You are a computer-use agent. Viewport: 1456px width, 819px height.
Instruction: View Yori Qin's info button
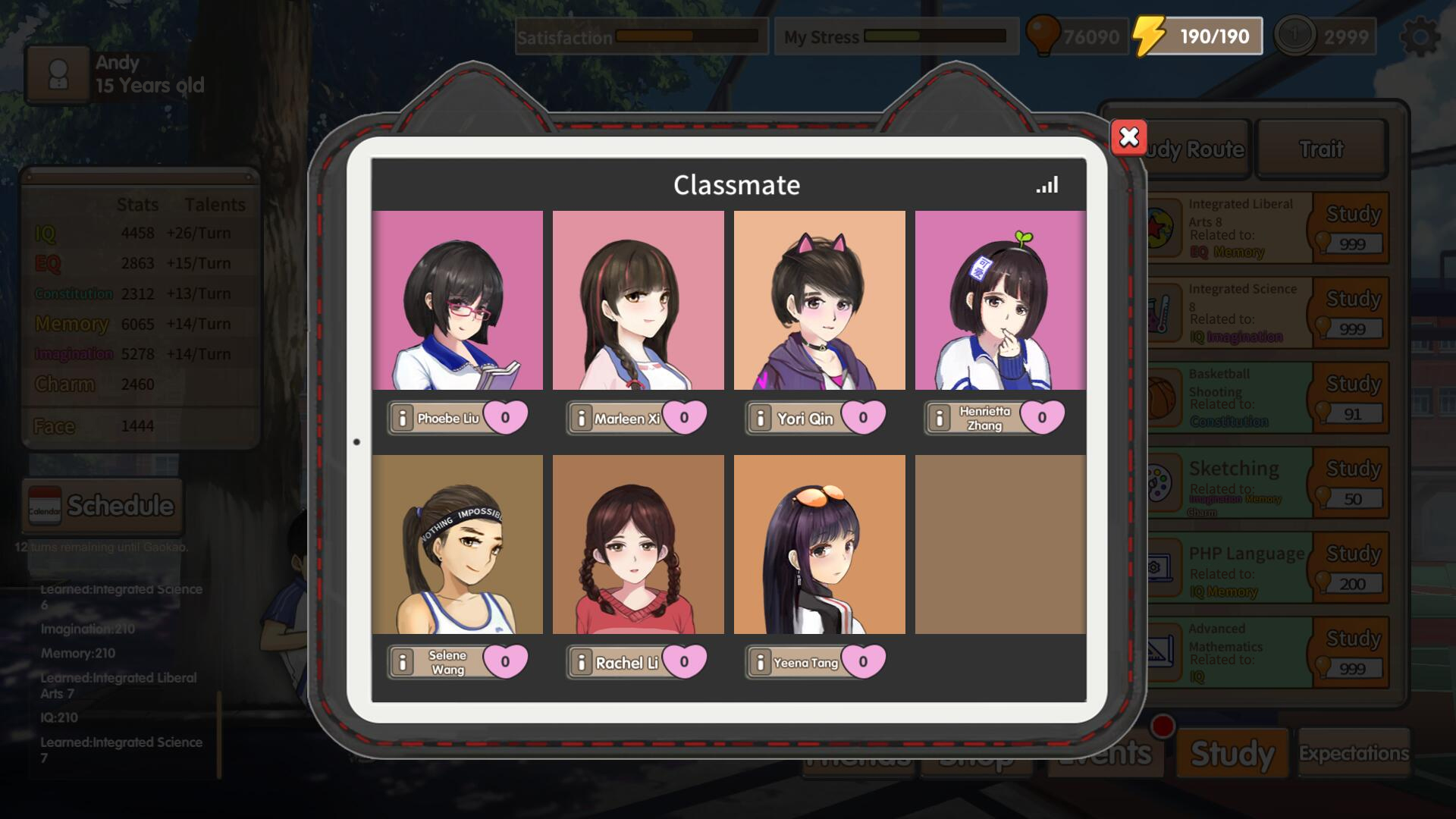point(760,418)
